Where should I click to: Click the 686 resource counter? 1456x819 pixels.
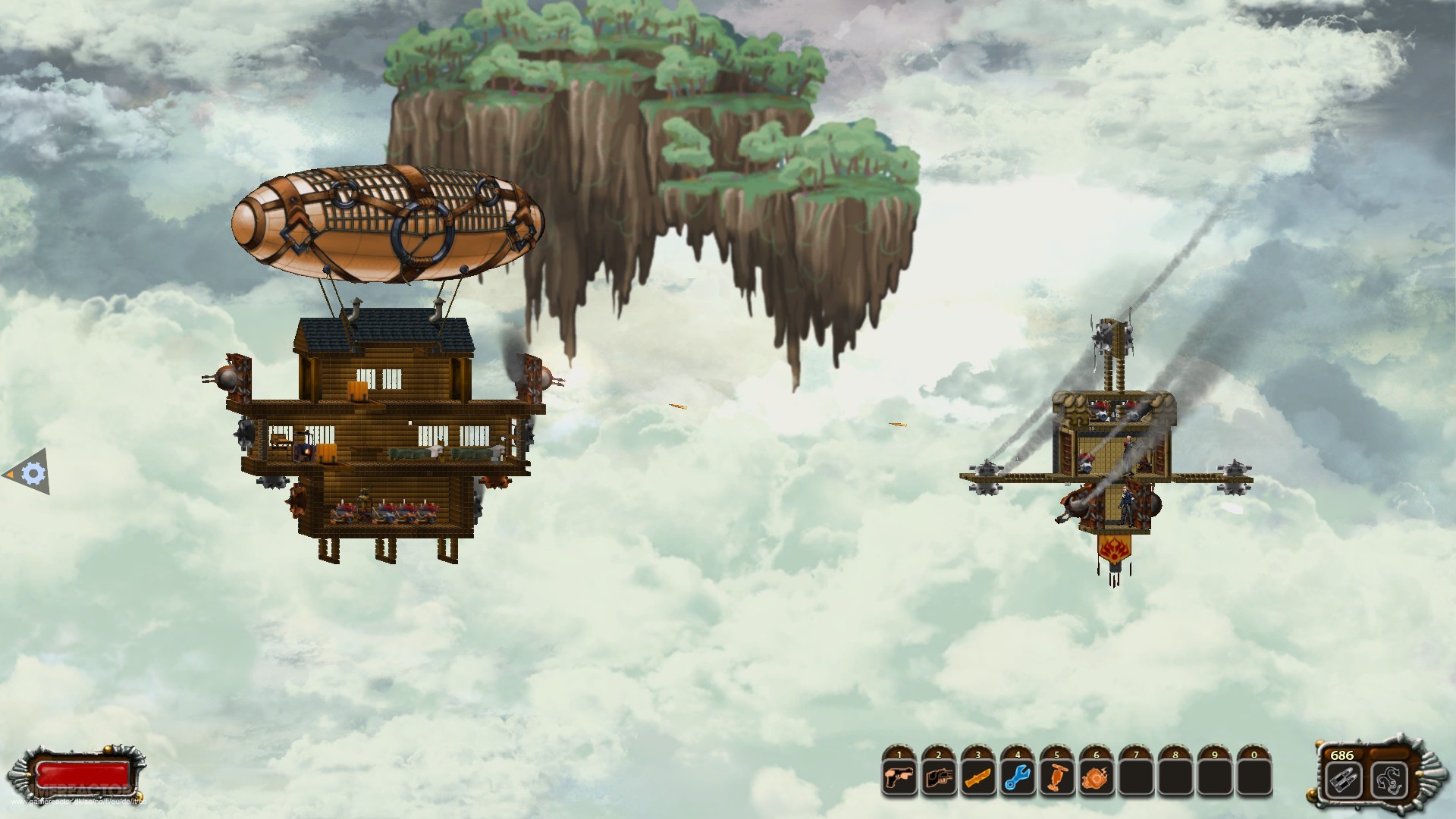(1341, 755)
